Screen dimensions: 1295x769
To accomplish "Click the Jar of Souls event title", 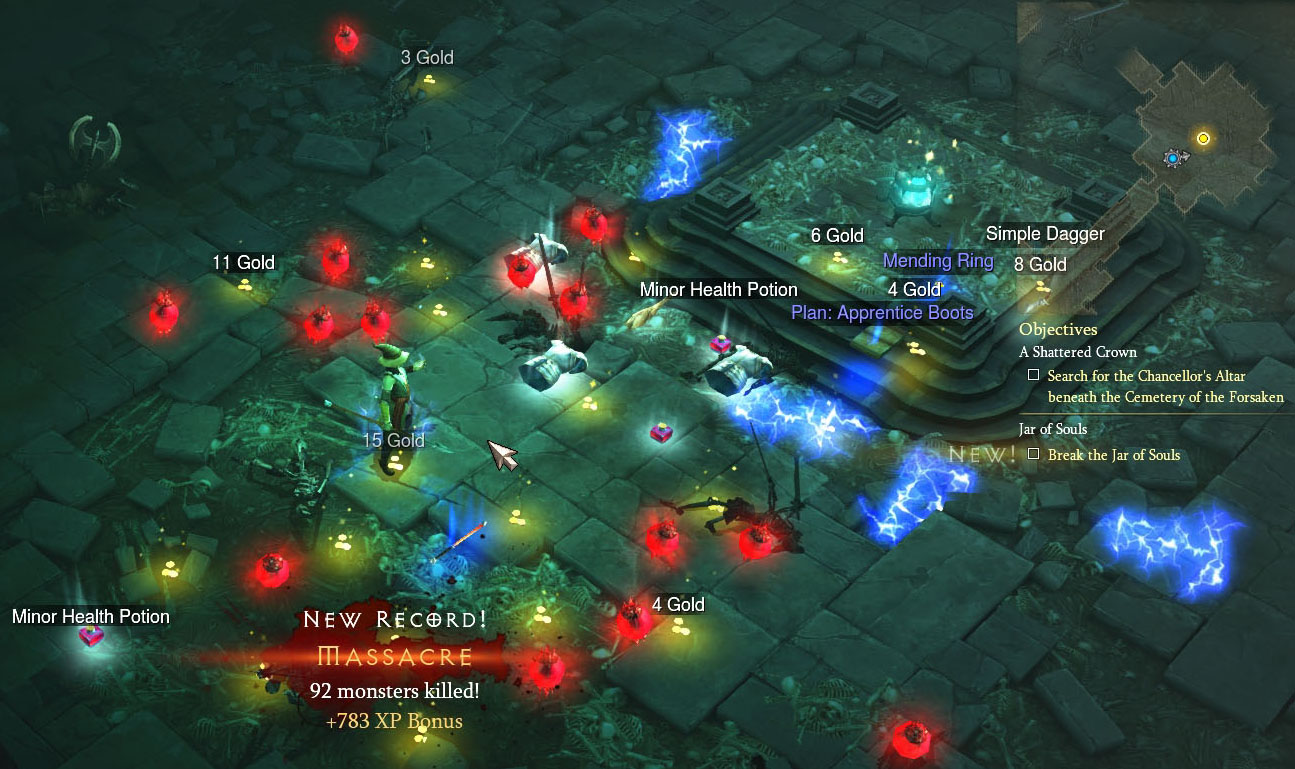I will pyautogui.click(x=1053, y=429).
